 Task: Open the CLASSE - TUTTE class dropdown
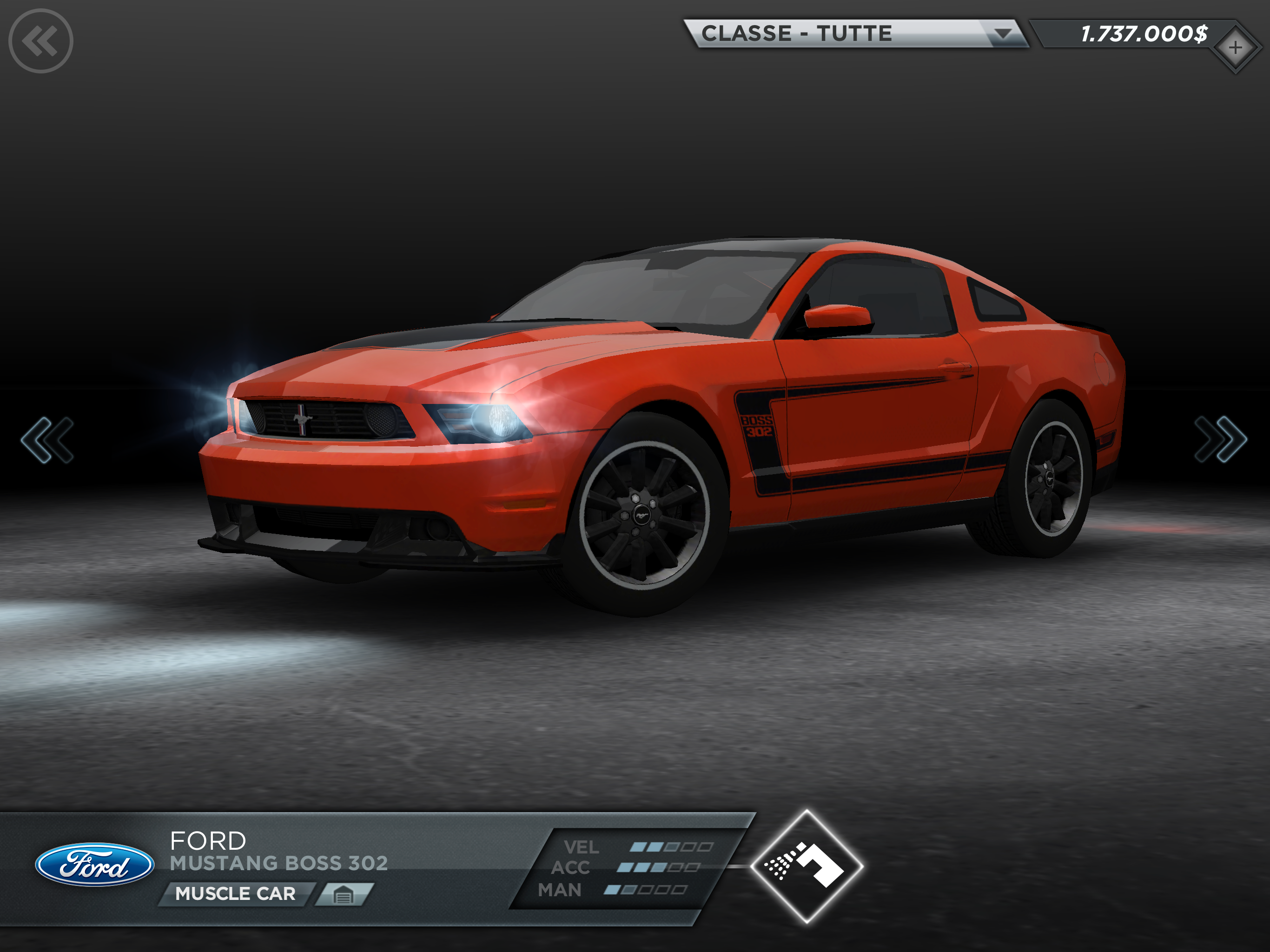(x=854, y=33)
